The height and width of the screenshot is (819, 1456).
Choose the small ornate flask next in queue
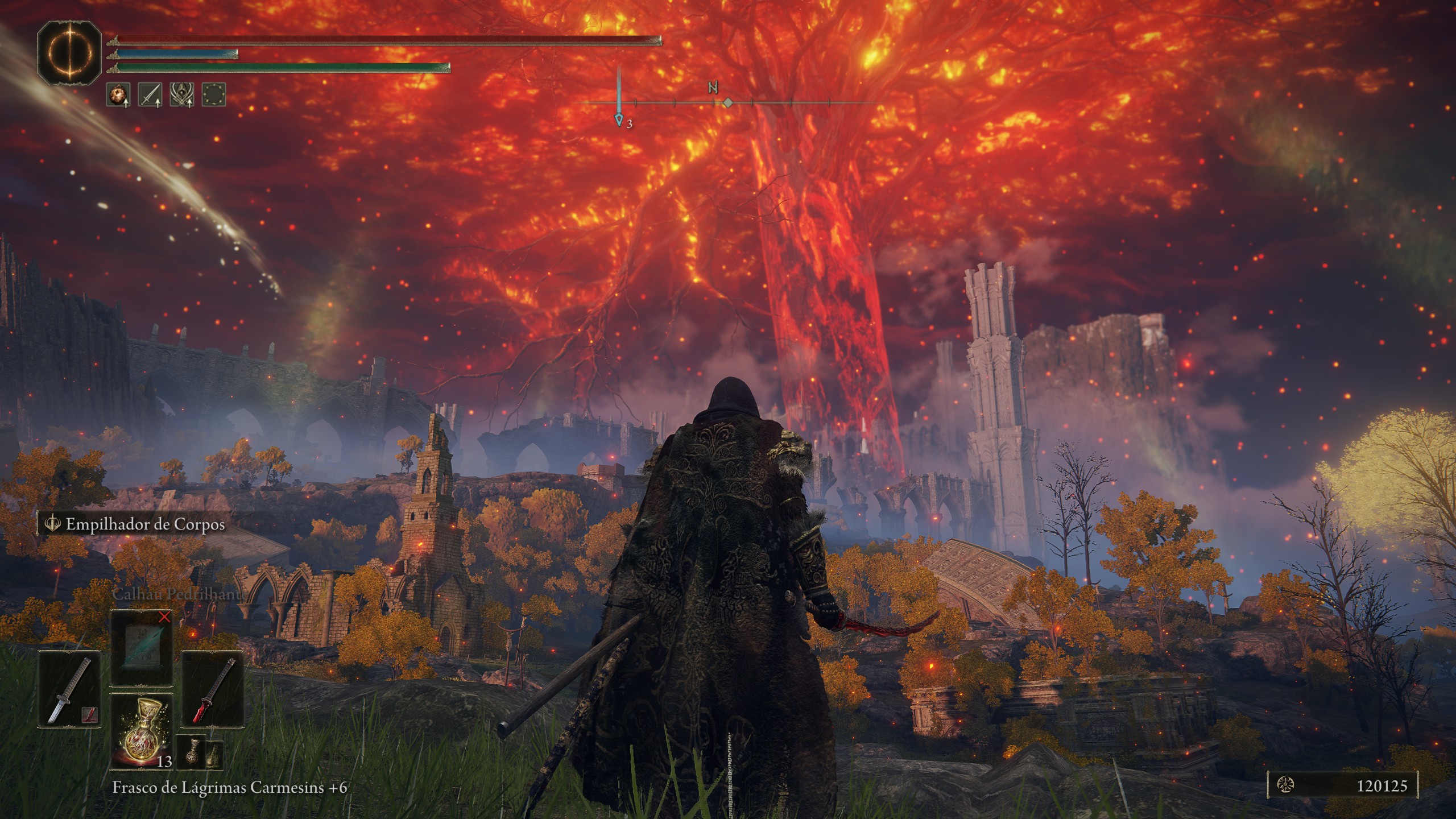coord(192,752)
